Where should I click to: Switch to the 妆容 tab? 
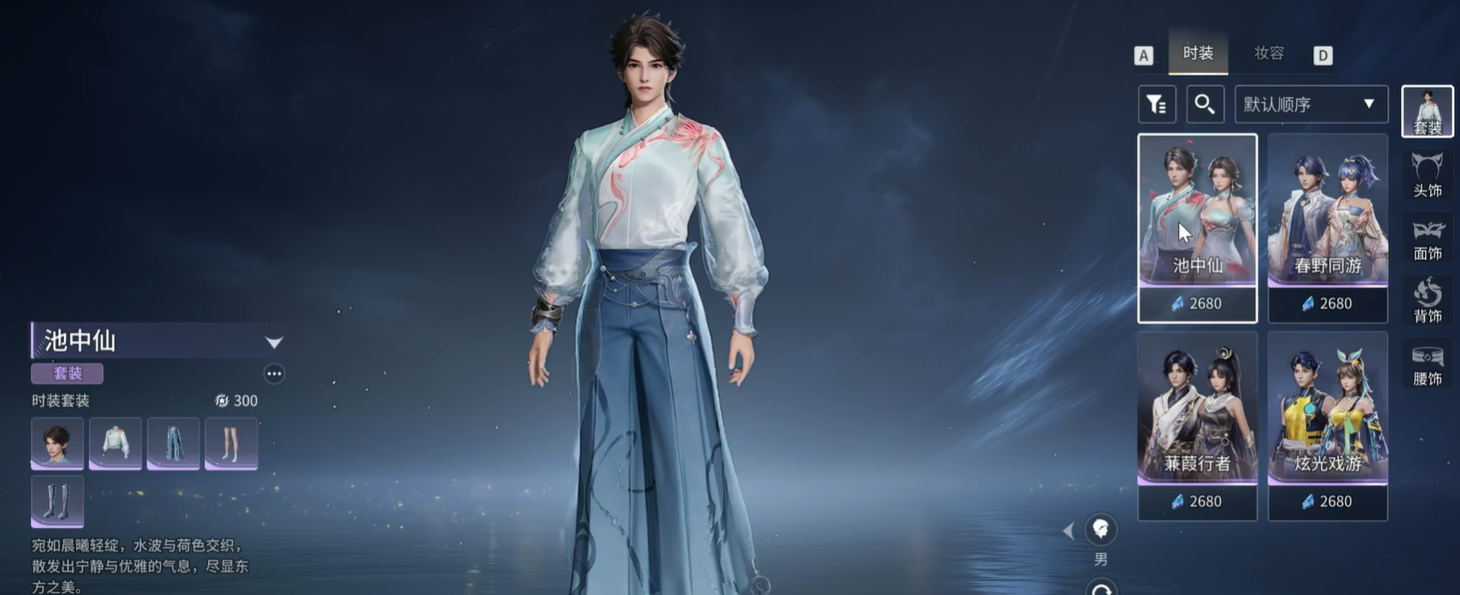click(1269, 53)
